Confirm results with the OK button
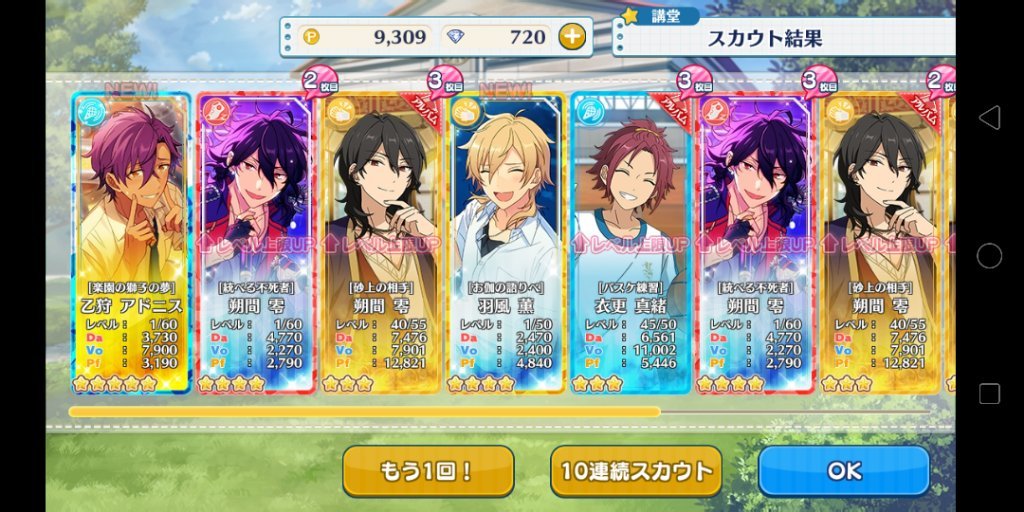The height and width of the screenshot is (512, 1024). tap(843, 470)
